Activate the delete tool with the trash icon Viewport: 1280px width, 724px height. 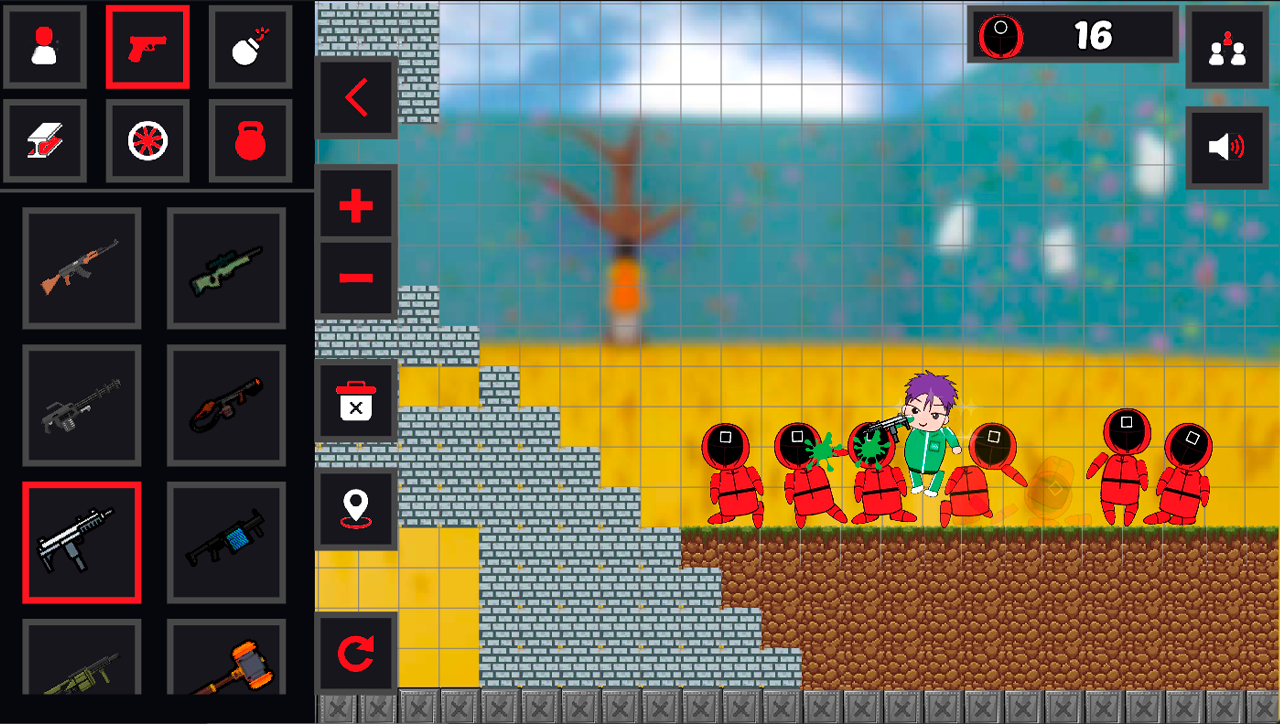pyautogui.click(x=356, y=399)
